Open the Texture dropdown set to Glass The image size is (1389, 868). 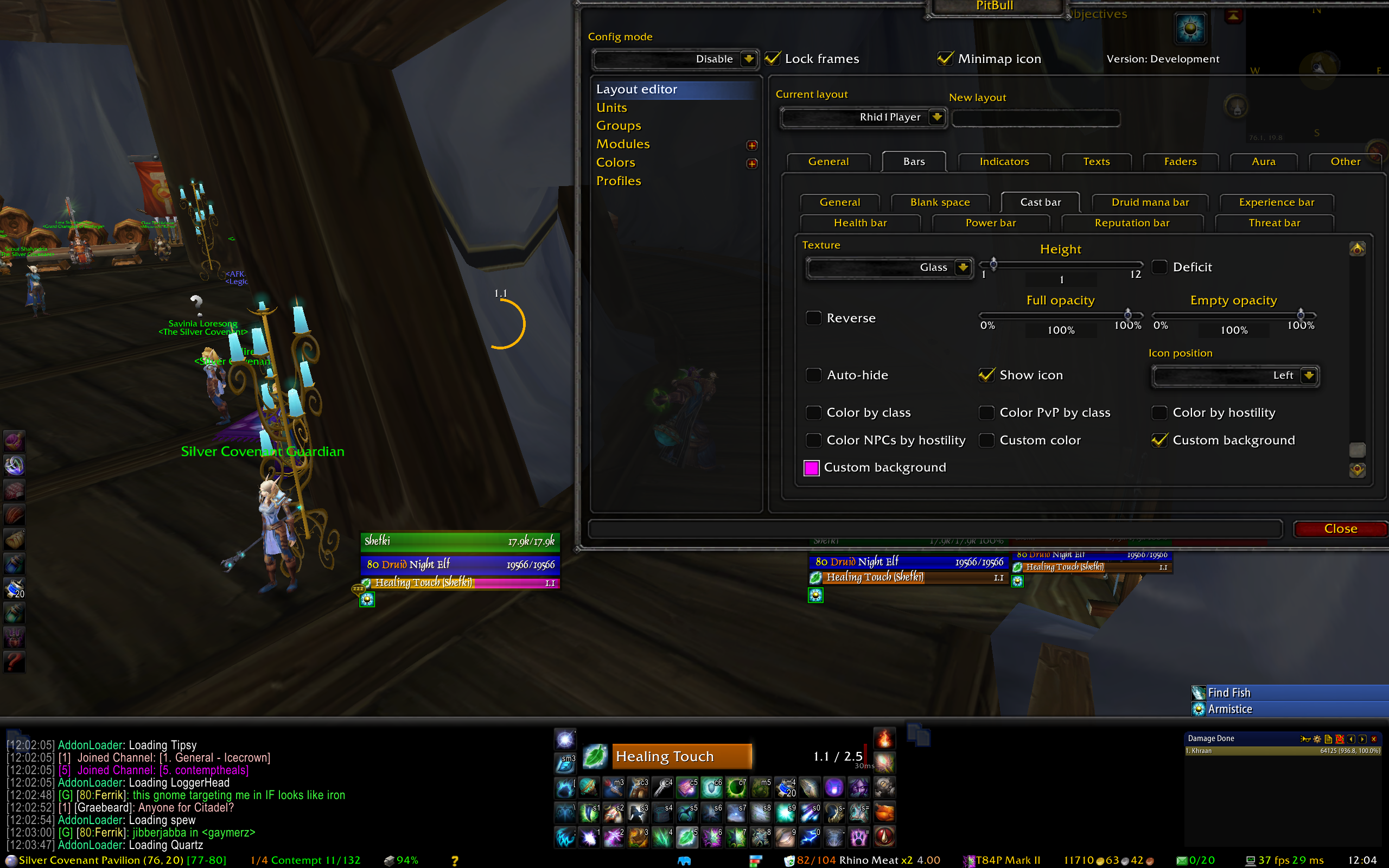[x=963, y=267]
